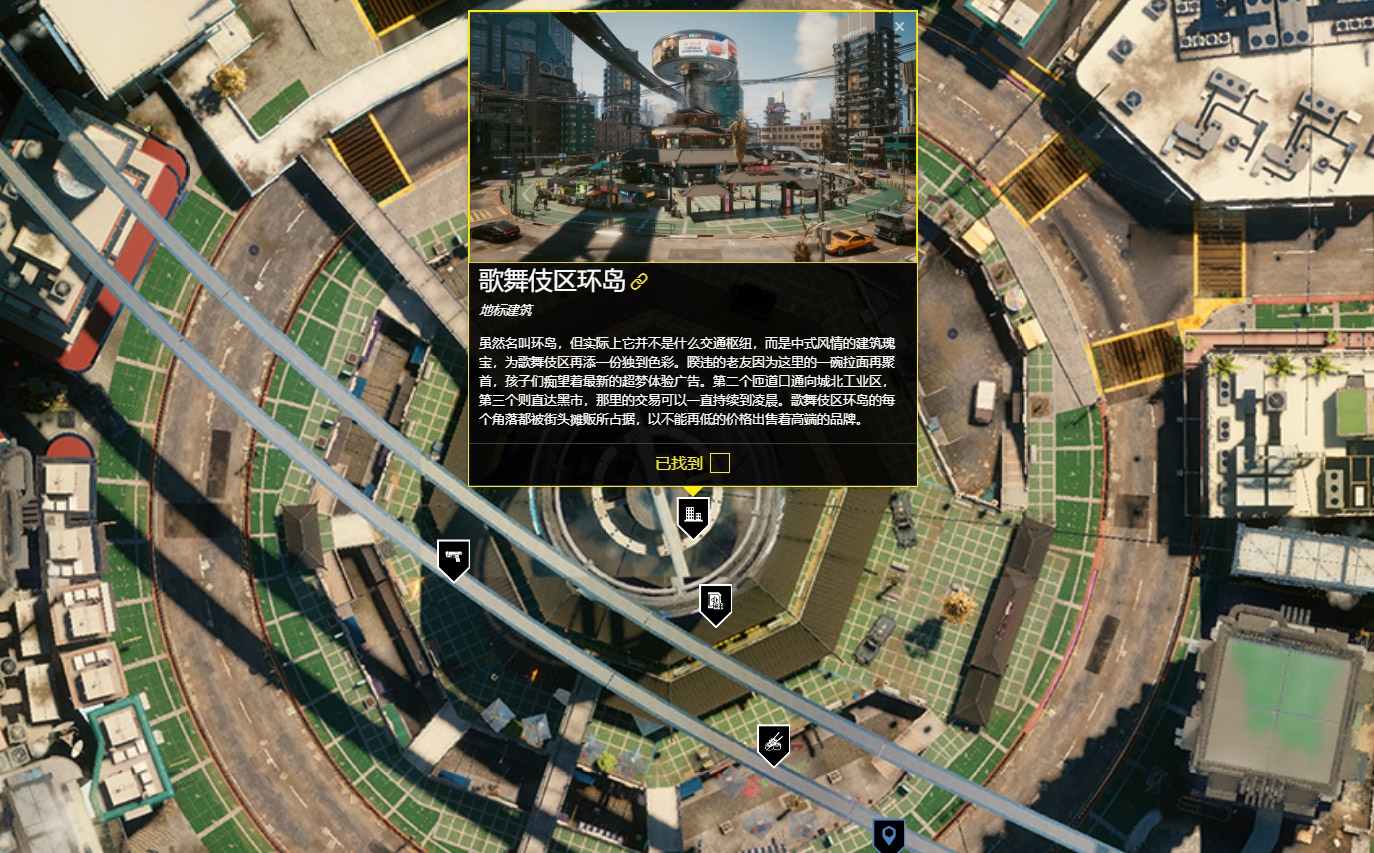Close the 歌舞伎区环岛 info popup
Image resolution: width=1374 pixels, height=853 pixels.
coord(899,27)
